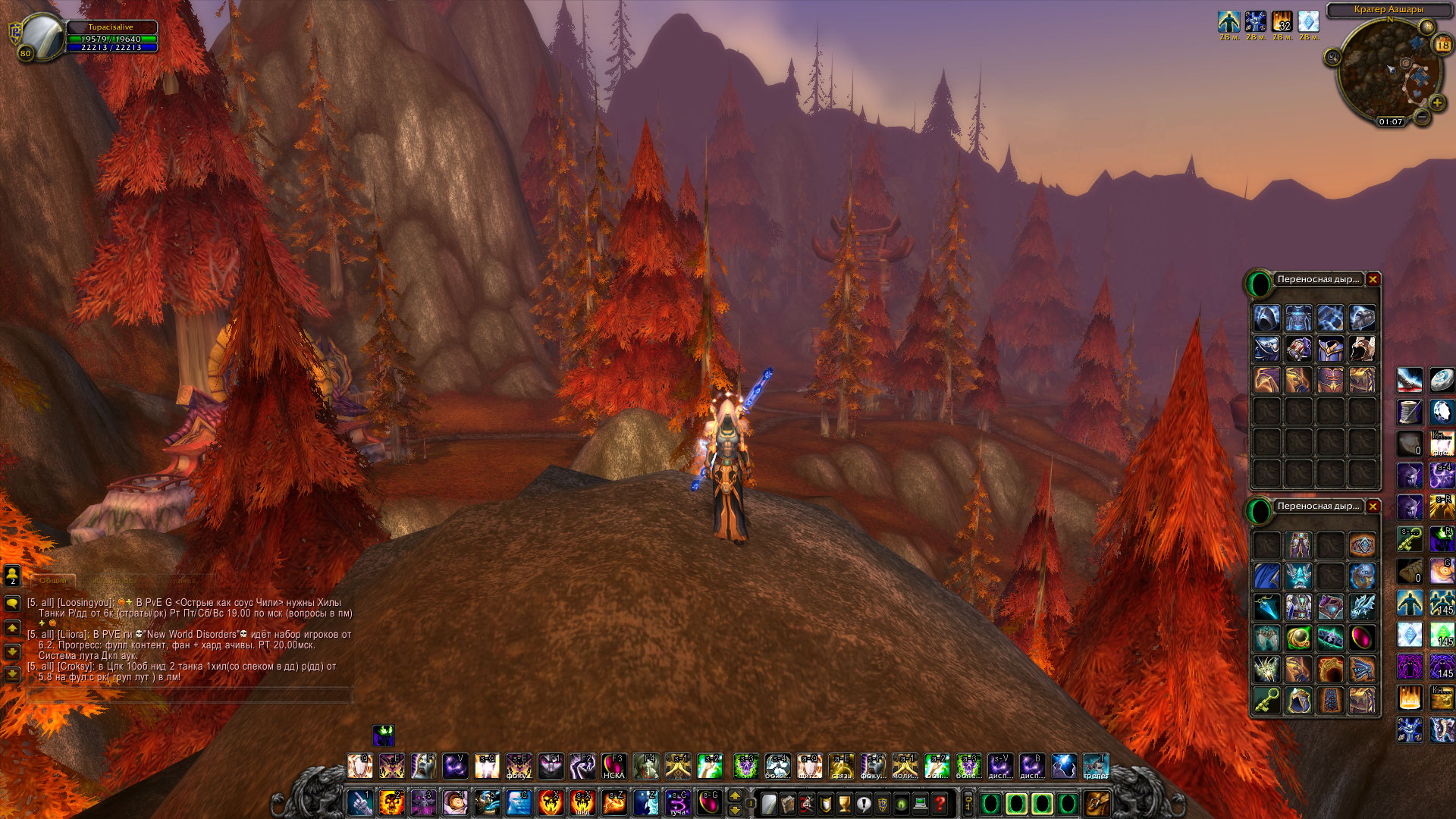The image size is (1456, 819).
Task: Select the hooded cowl in the upper bag
Action: 1266,318
